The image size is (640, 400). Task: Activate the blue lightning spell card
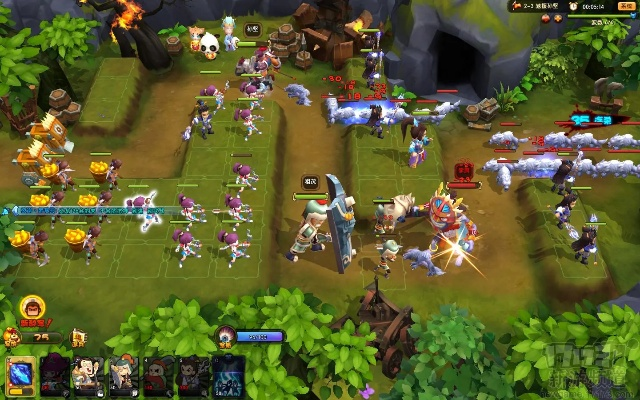click(229, 377)
